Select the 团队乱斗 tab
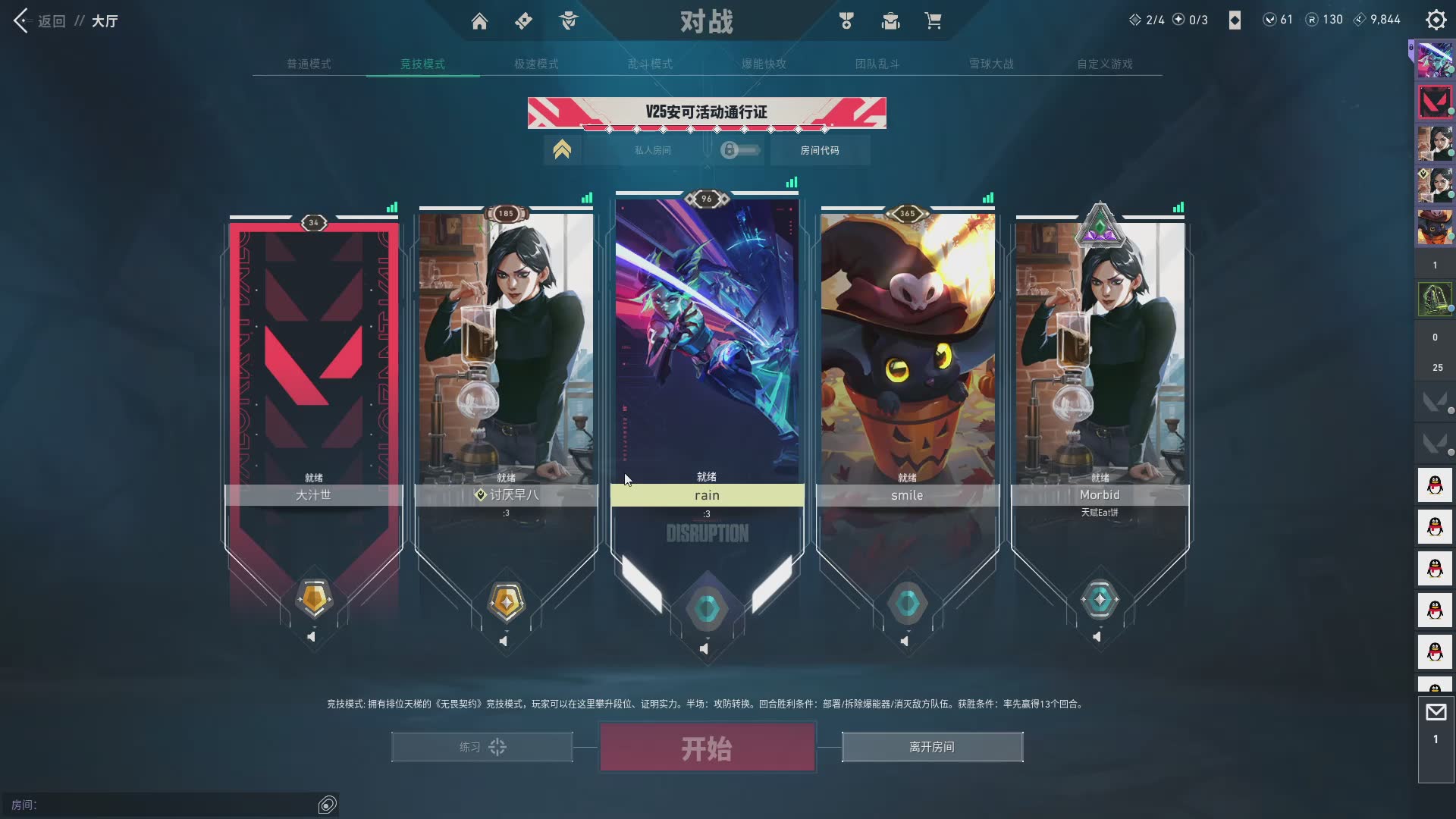Screen dimensions: 1456x819 pos(877,64)
